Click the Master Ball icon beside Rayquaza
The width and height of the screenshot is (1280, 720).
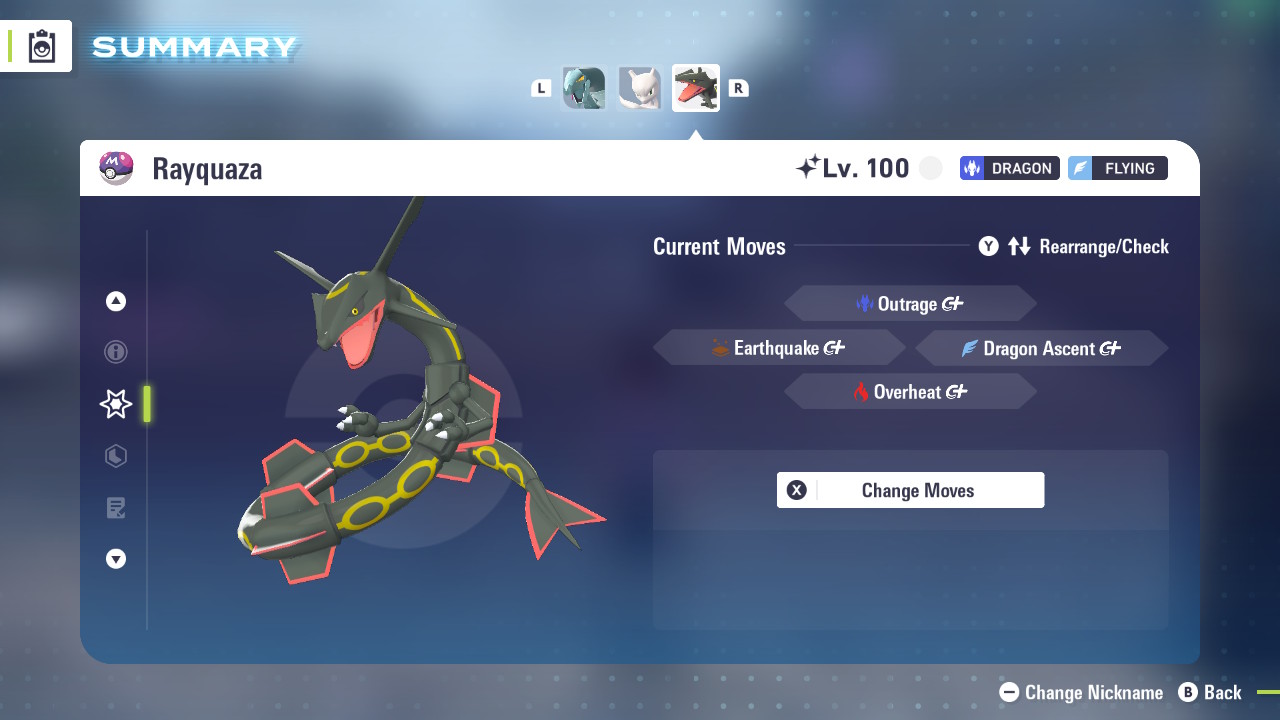(x=117, y=167)
